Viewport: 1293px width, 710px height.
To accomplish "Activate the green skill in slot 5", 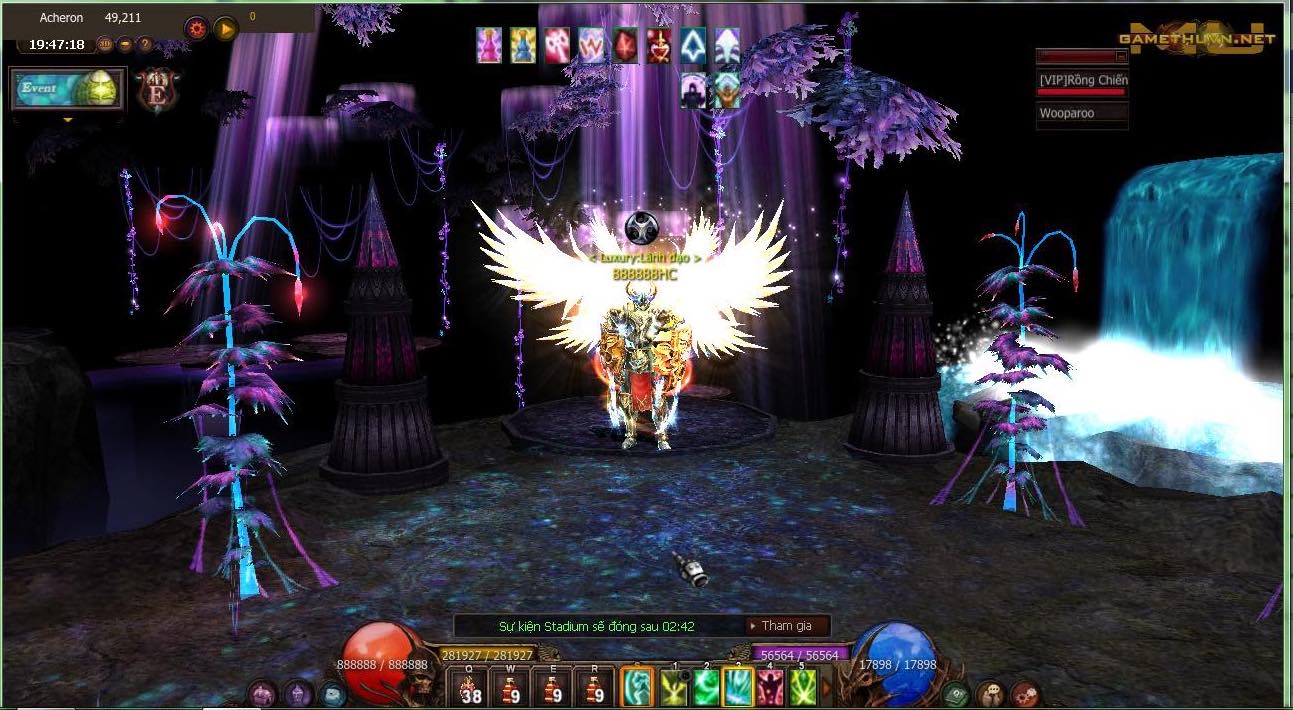I will (x=803, y=688).
